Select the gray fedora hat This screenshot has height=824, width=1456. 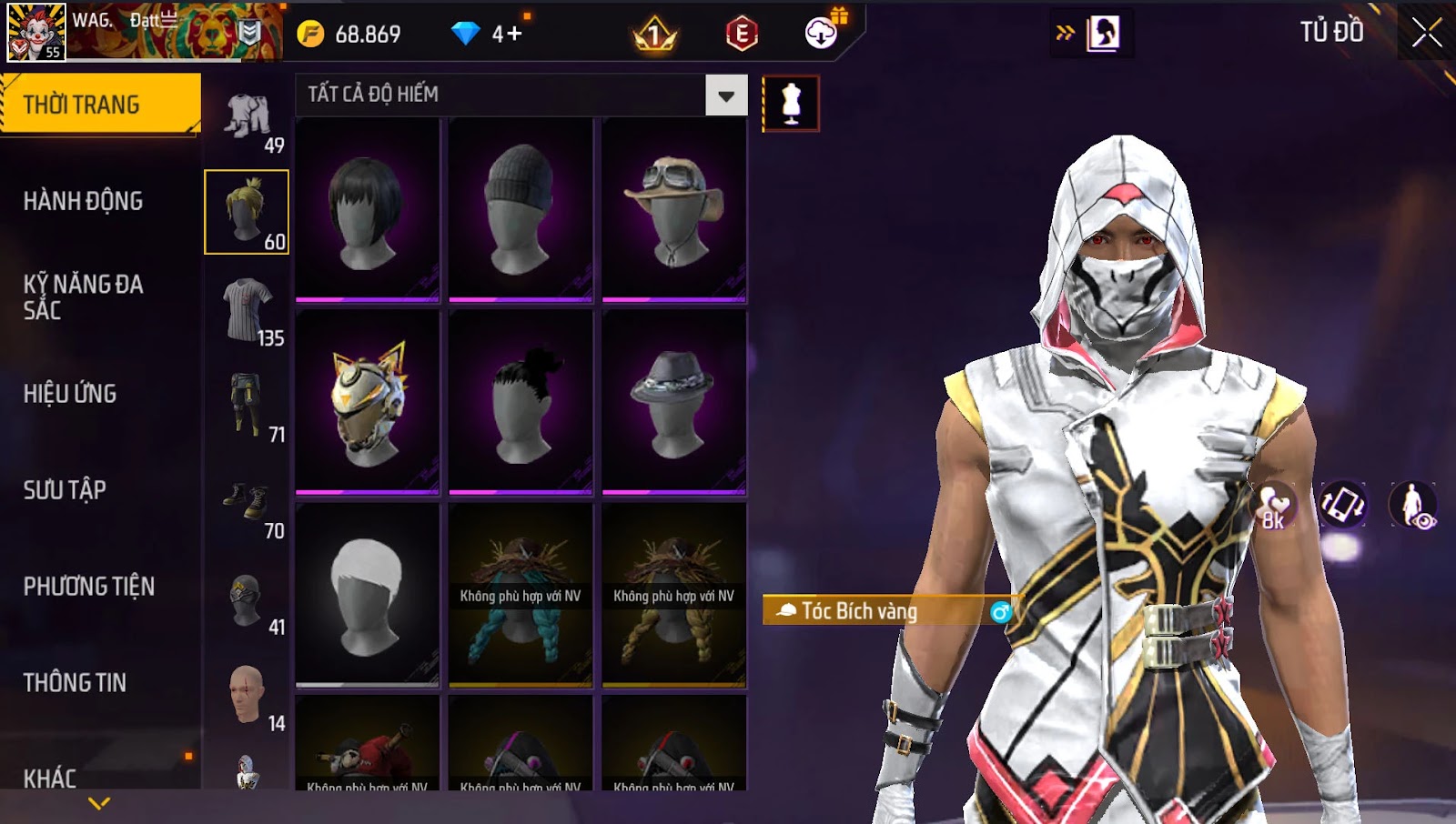click(673, 403)
